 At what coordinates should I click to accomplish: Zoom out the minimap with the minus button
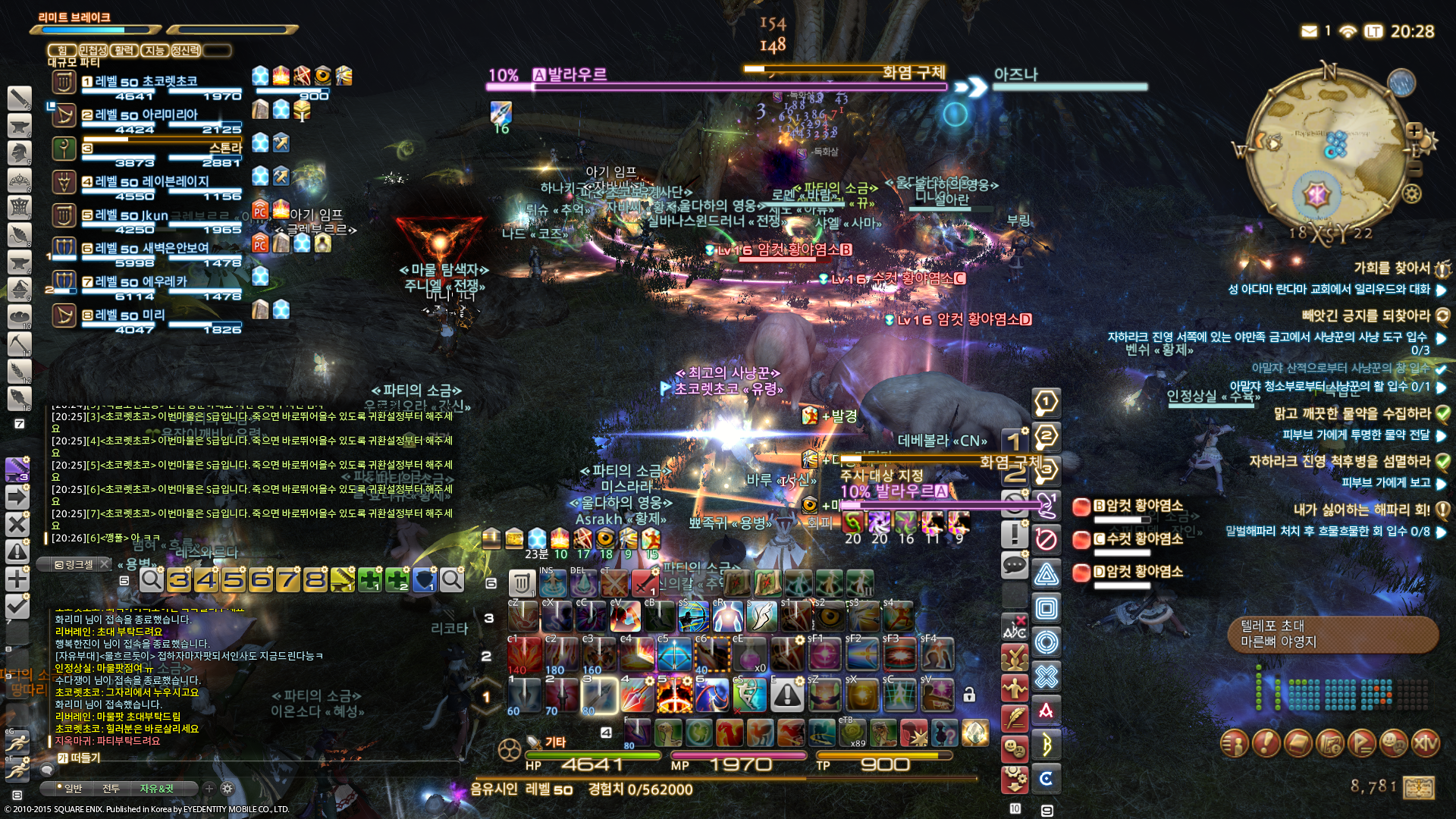coord(1414,170)
